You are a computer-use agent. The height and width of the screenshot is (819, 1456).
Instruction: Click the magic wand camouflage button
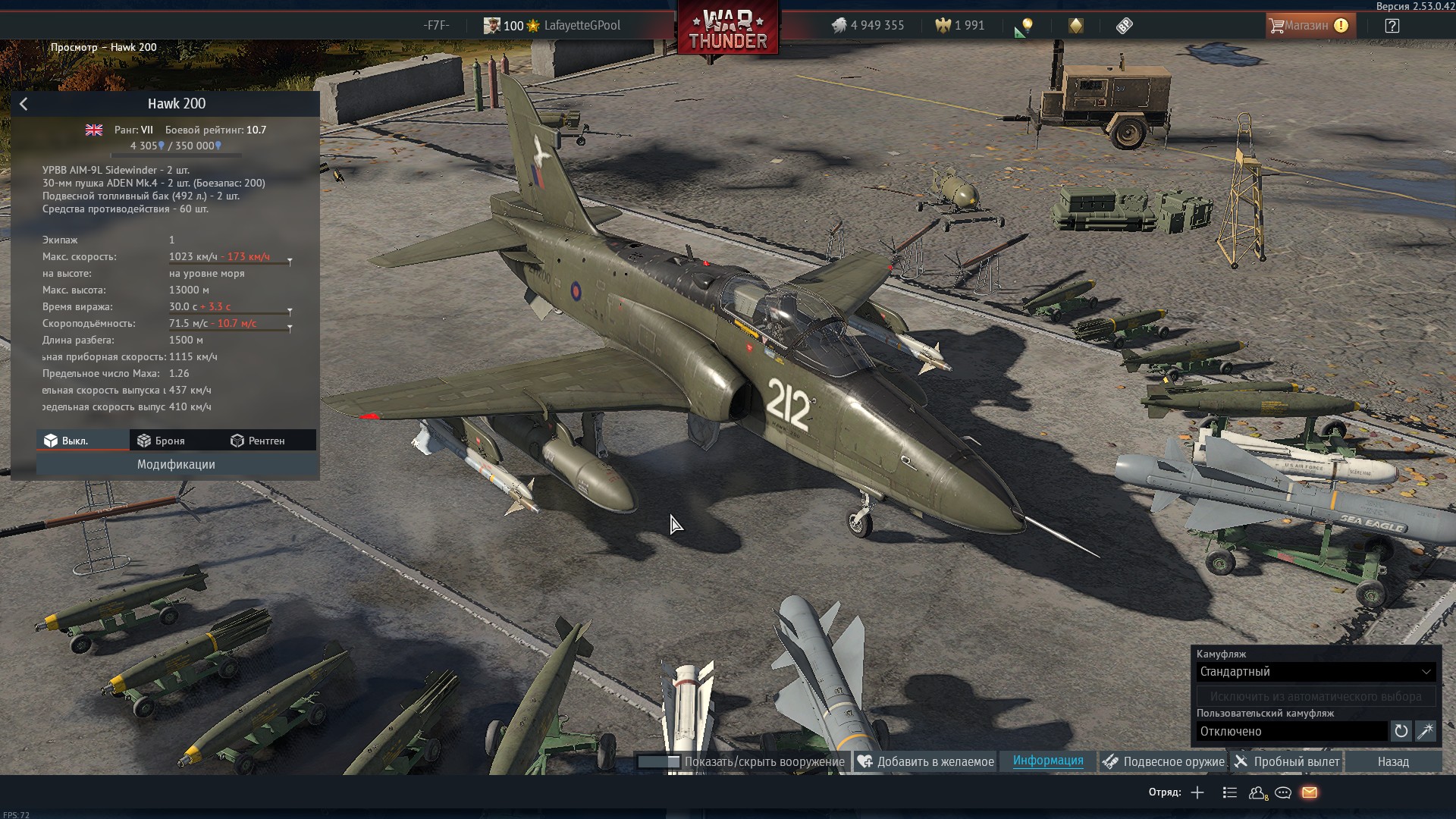pyautogui.click(x=1426, y=731)
